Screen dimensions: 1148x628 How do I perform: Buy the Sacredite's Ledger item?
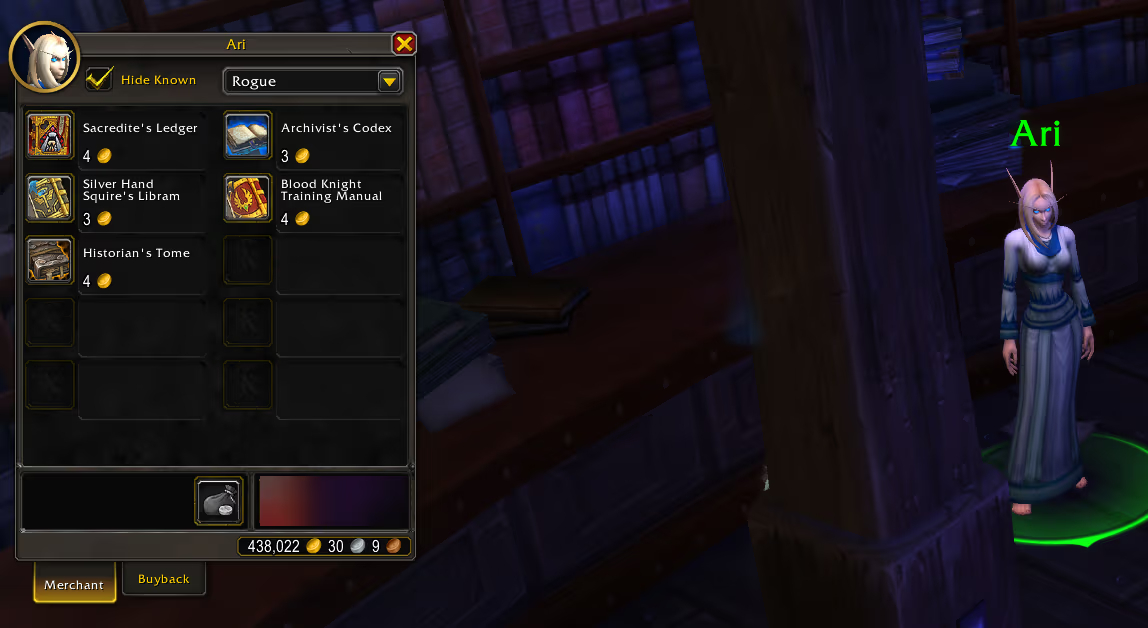pyautogui.click(x=50, y=136)
